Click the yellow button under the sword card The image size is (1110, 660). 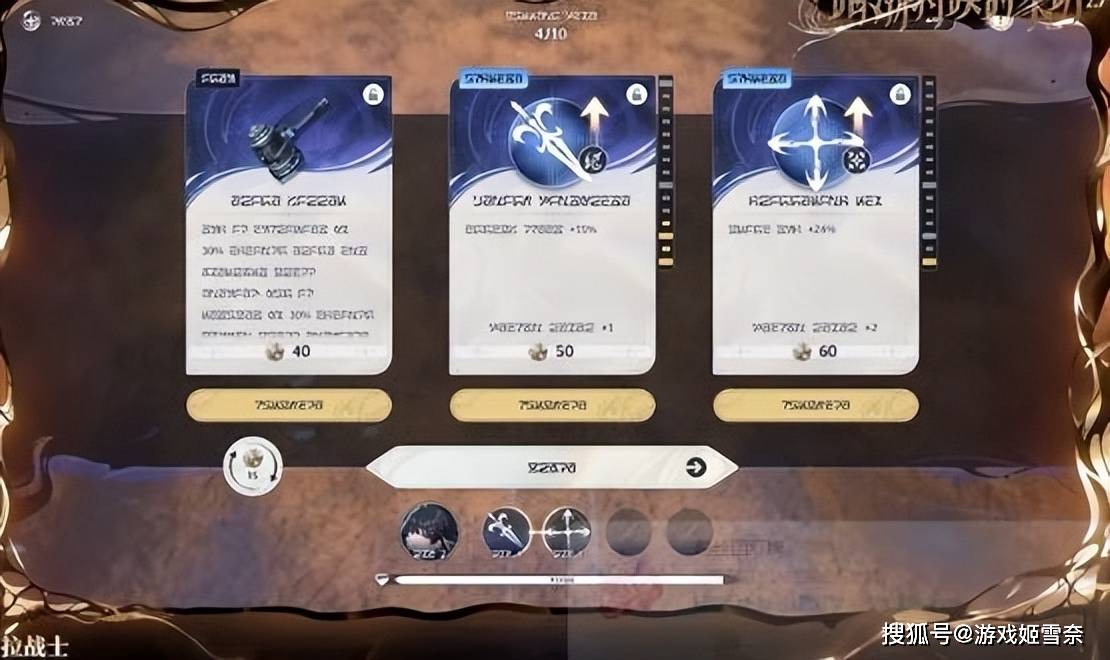click(x=552, y=405)
